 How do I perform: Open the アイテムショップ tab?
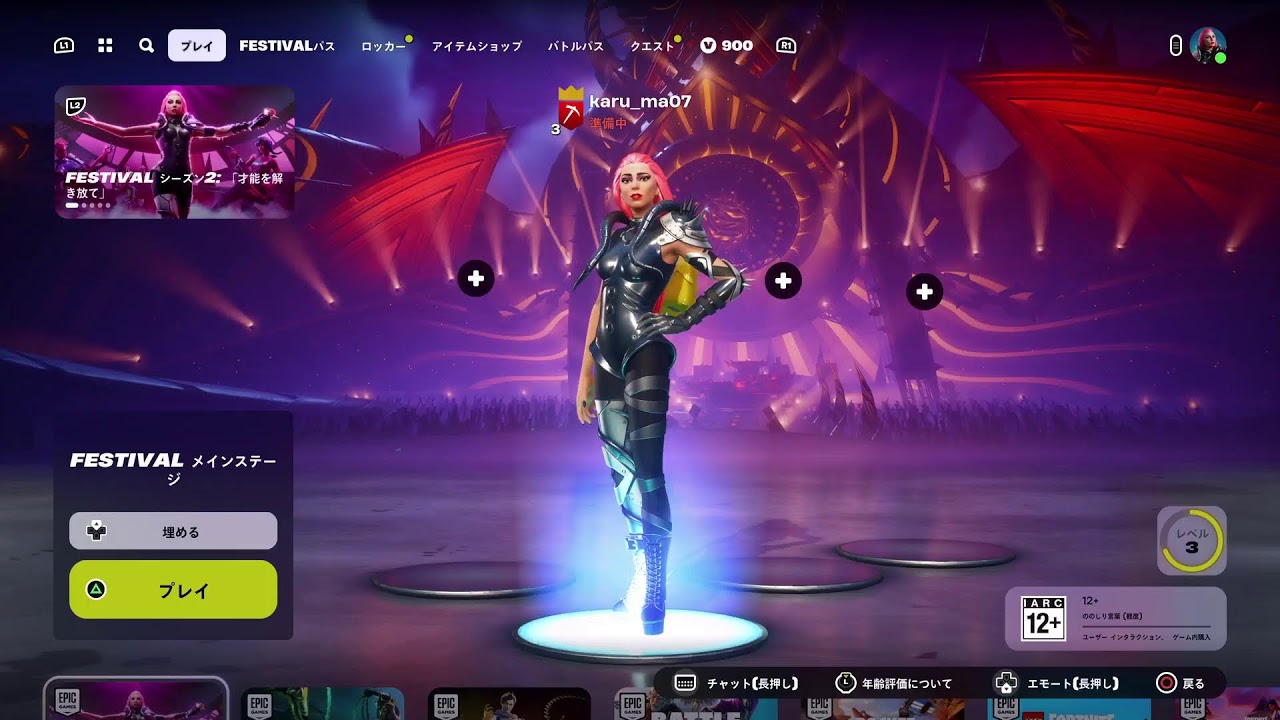pos(476,46)
